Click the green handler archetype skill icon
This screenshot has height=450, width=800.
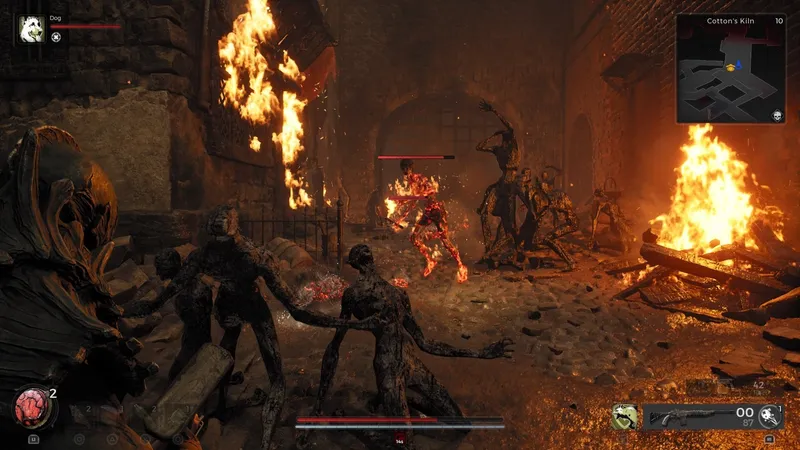point(624,416)
